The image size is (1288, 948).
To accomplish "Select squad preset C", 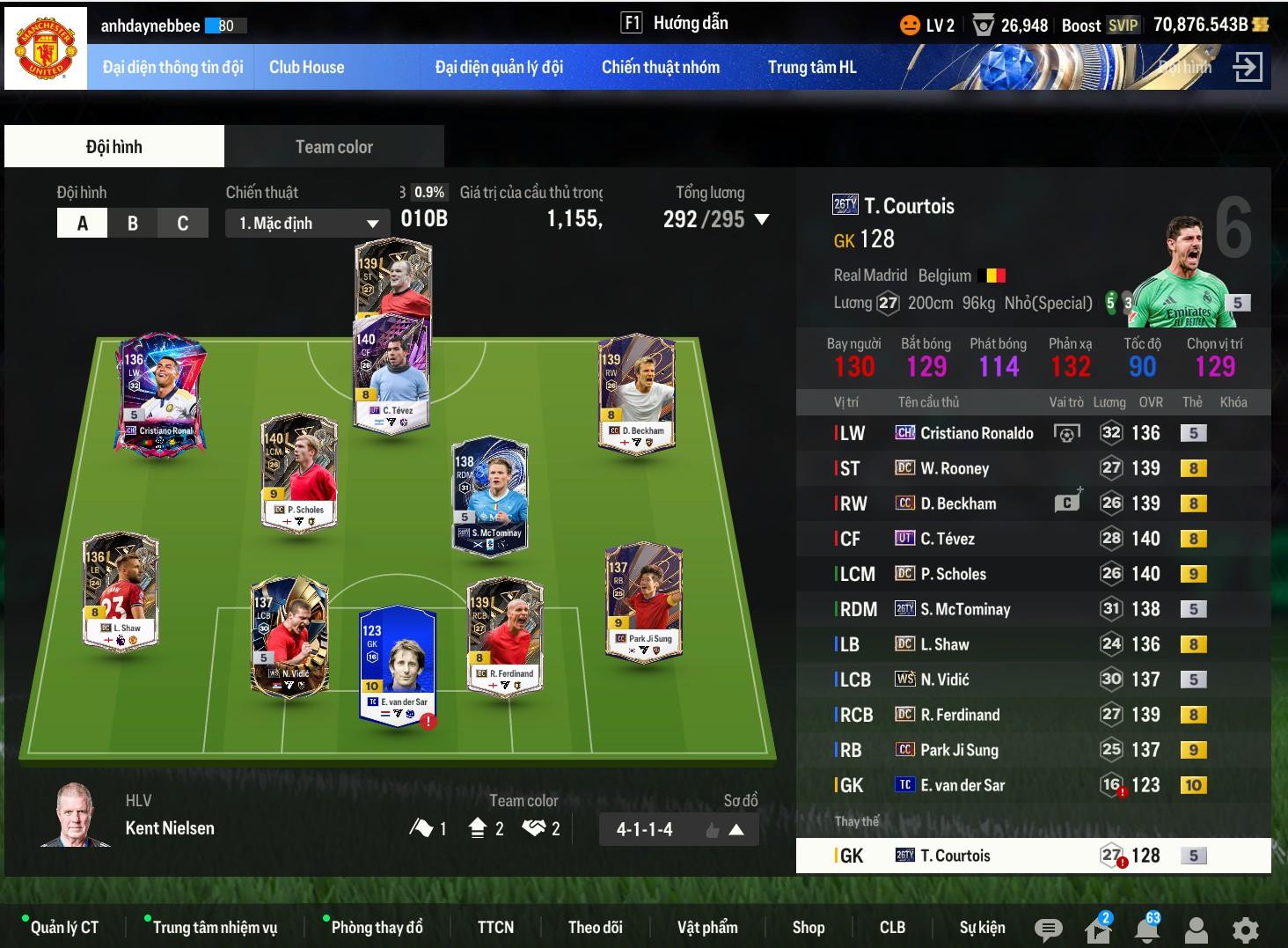I will click(183, 223).
